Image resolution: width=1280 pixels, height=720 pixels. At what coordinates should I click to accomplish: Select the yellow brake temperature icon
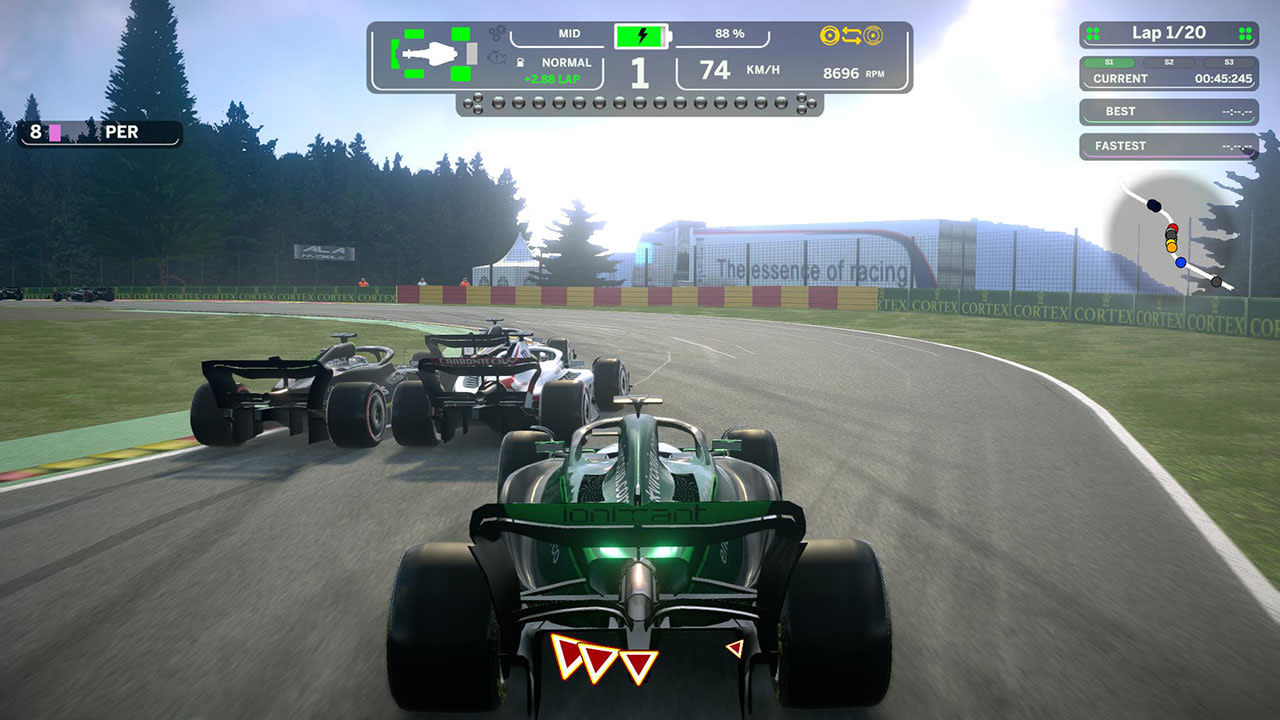pos(830,34)
